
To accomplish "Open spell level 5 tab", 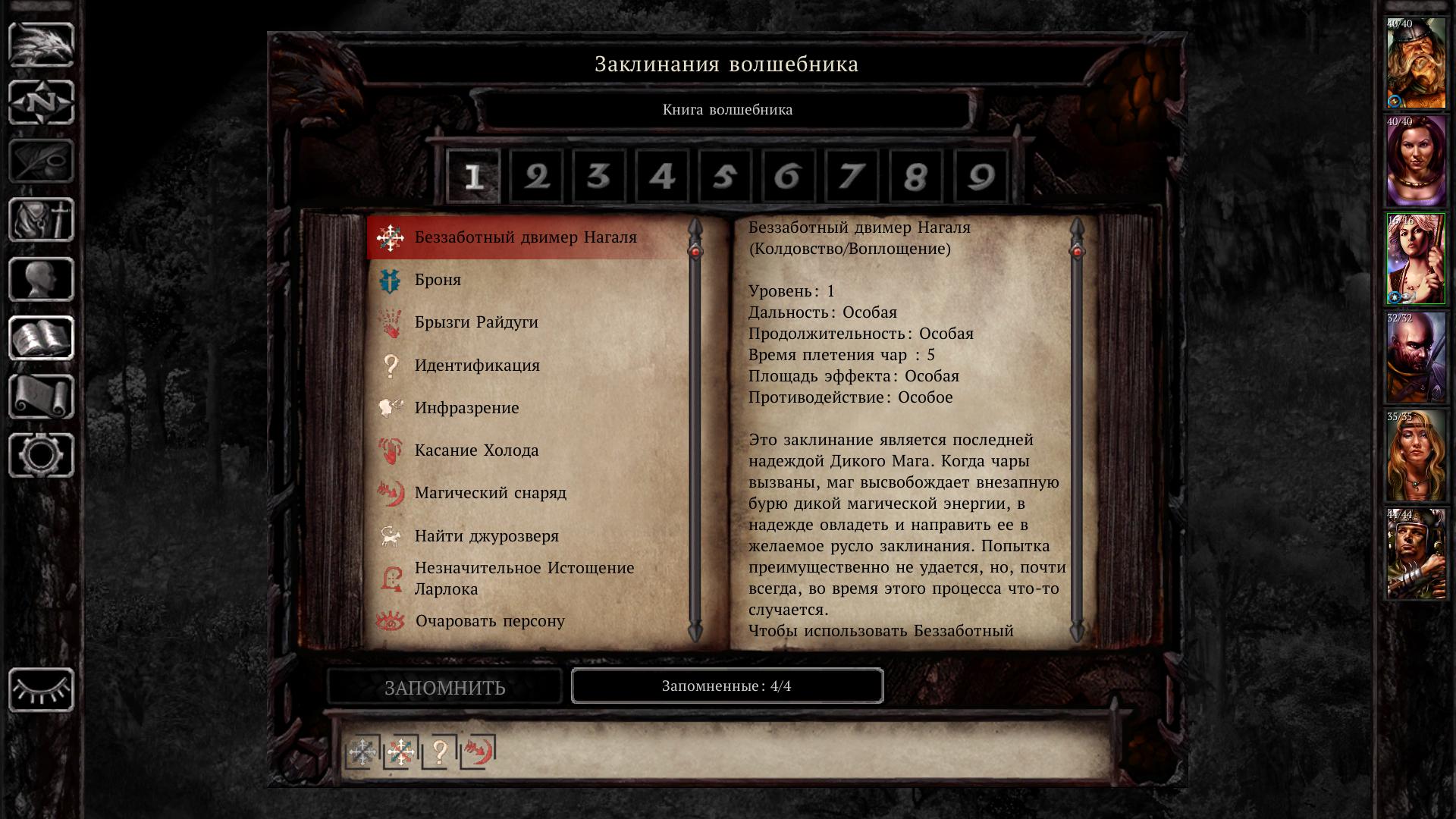I will [x=725, y=177].
